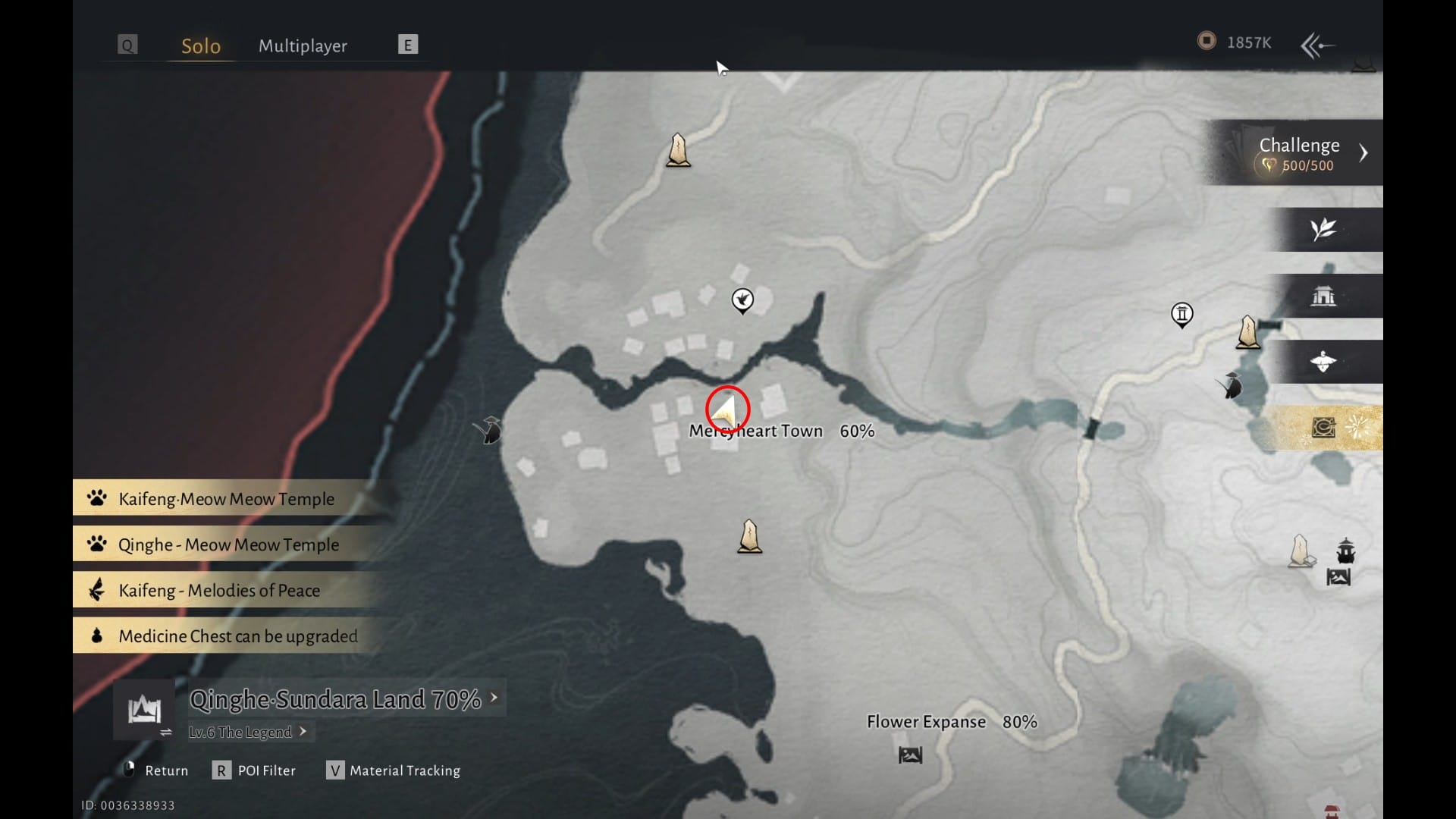Select the bird pin marker above the town
Screen dimensions: 1456x819
coord(742,300)
